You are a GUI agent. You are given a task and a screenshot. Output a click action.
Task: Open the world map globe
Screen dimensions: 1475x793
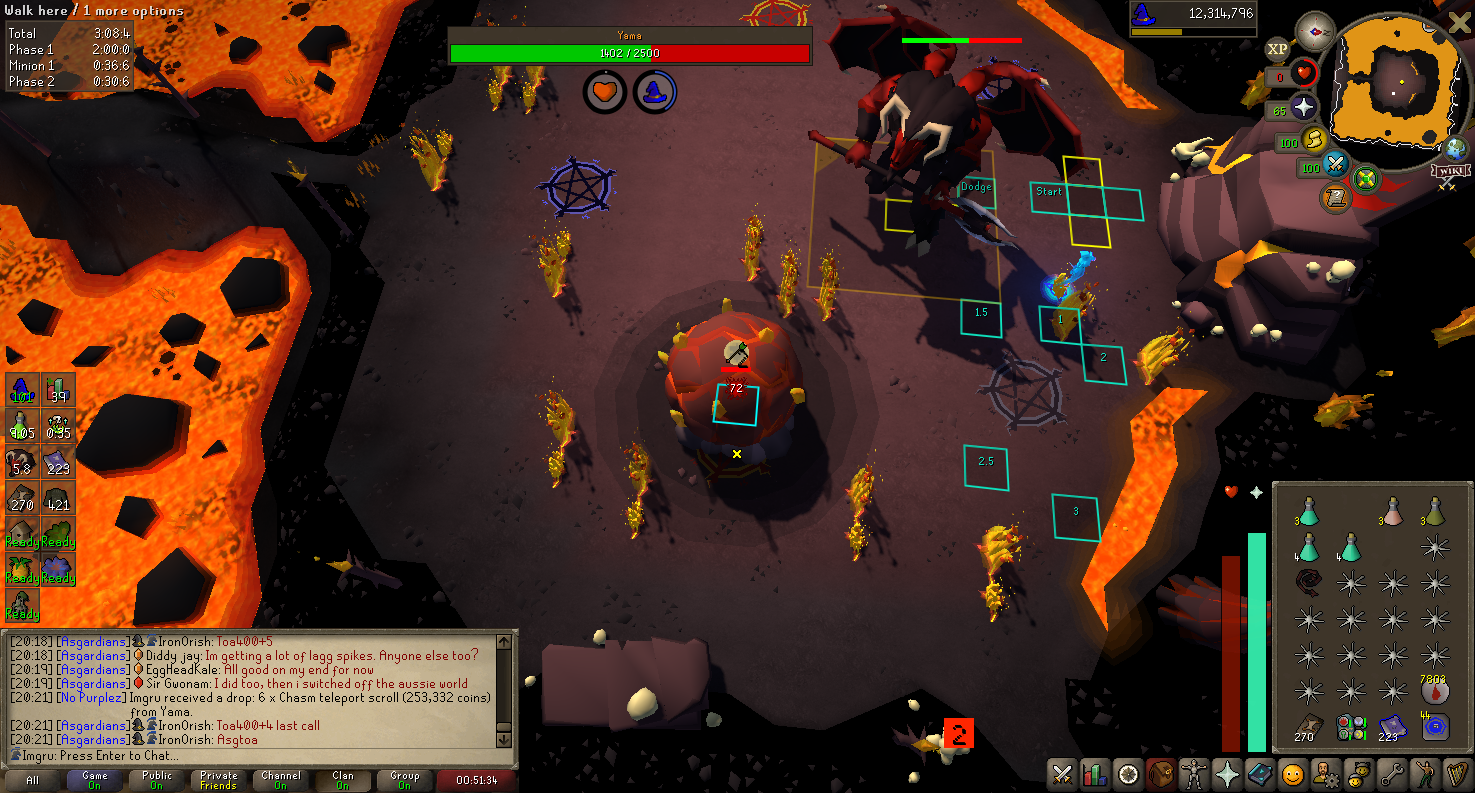click(x=1457, y=148)
